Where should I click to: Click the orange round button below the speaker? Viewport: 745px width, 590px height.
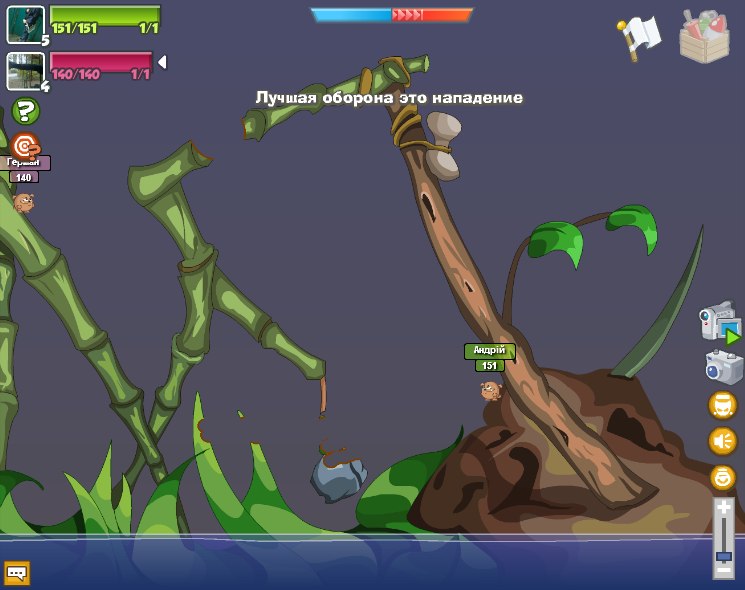[x=722, y=477]
